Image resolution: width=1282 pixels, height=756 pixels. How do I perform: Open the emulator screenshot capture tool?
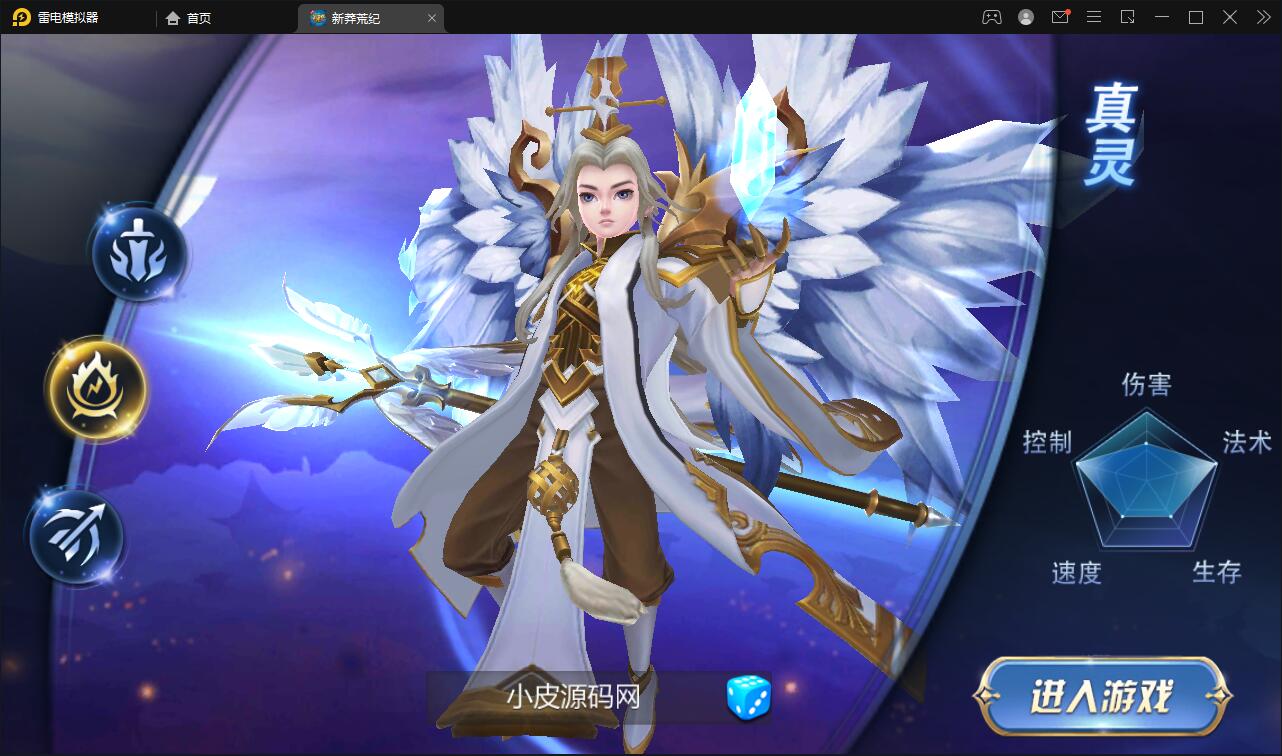pyautogui.click(x=1128, y=17)
